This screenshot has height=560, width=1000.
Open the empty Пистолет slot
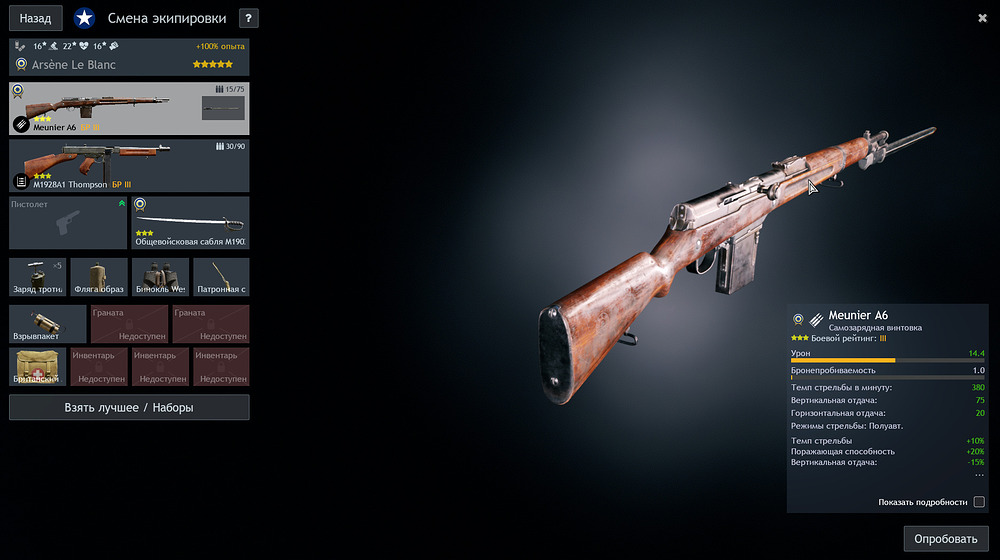[x=69, y=222]
